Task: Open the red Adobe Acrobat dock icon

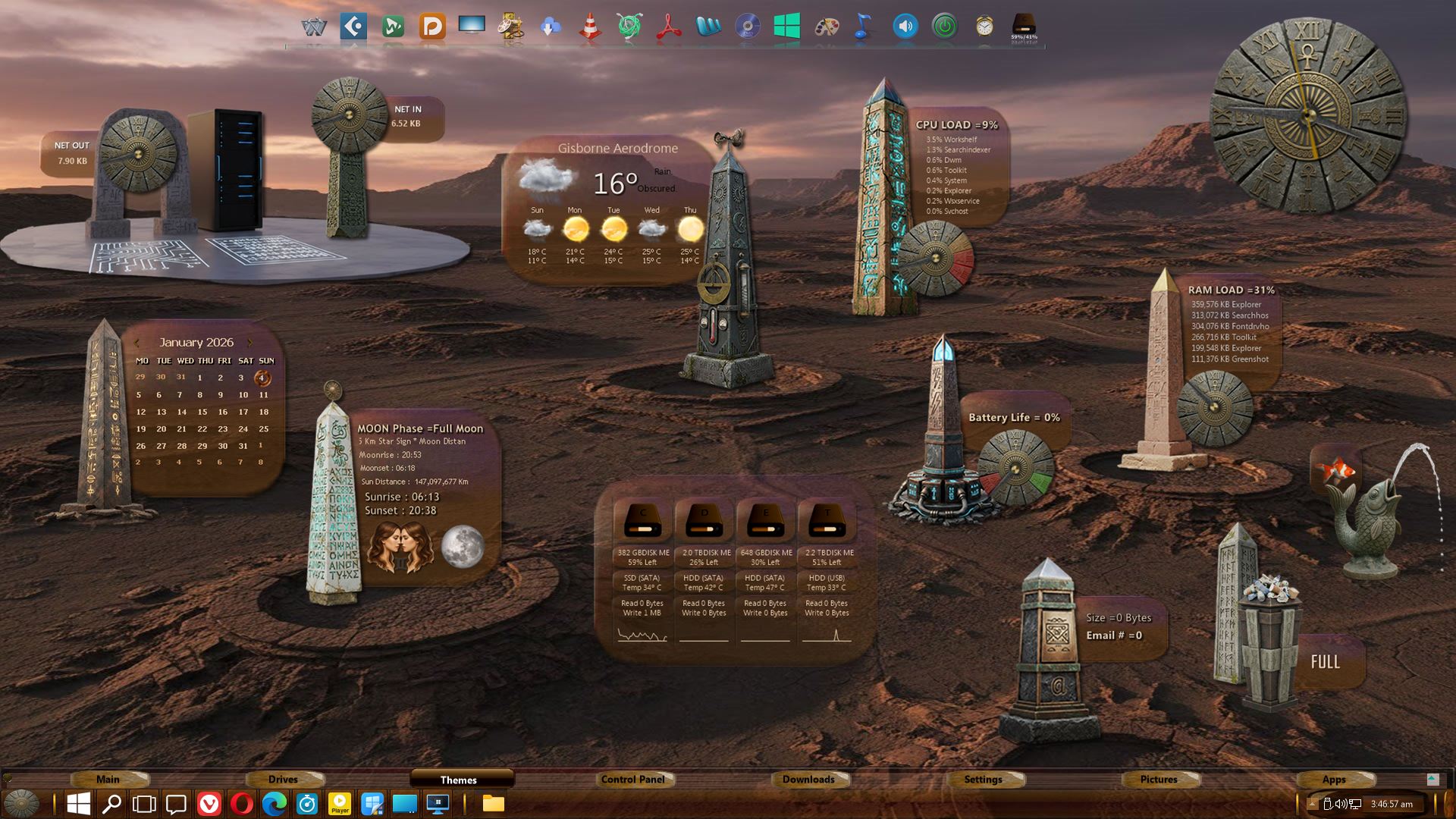Action: (x=669, y=27)
